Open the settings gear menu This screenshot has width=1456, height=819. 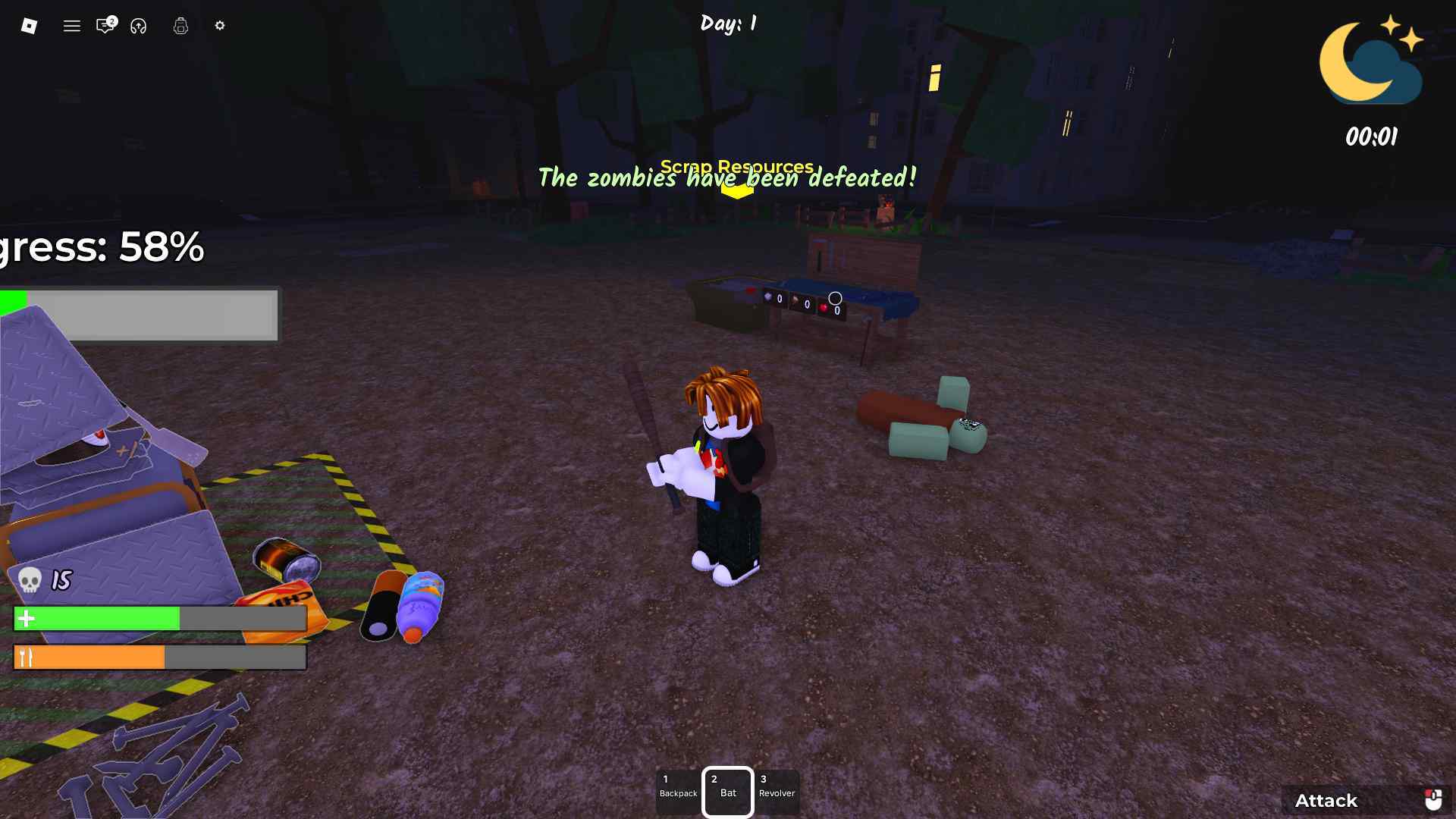220,26
